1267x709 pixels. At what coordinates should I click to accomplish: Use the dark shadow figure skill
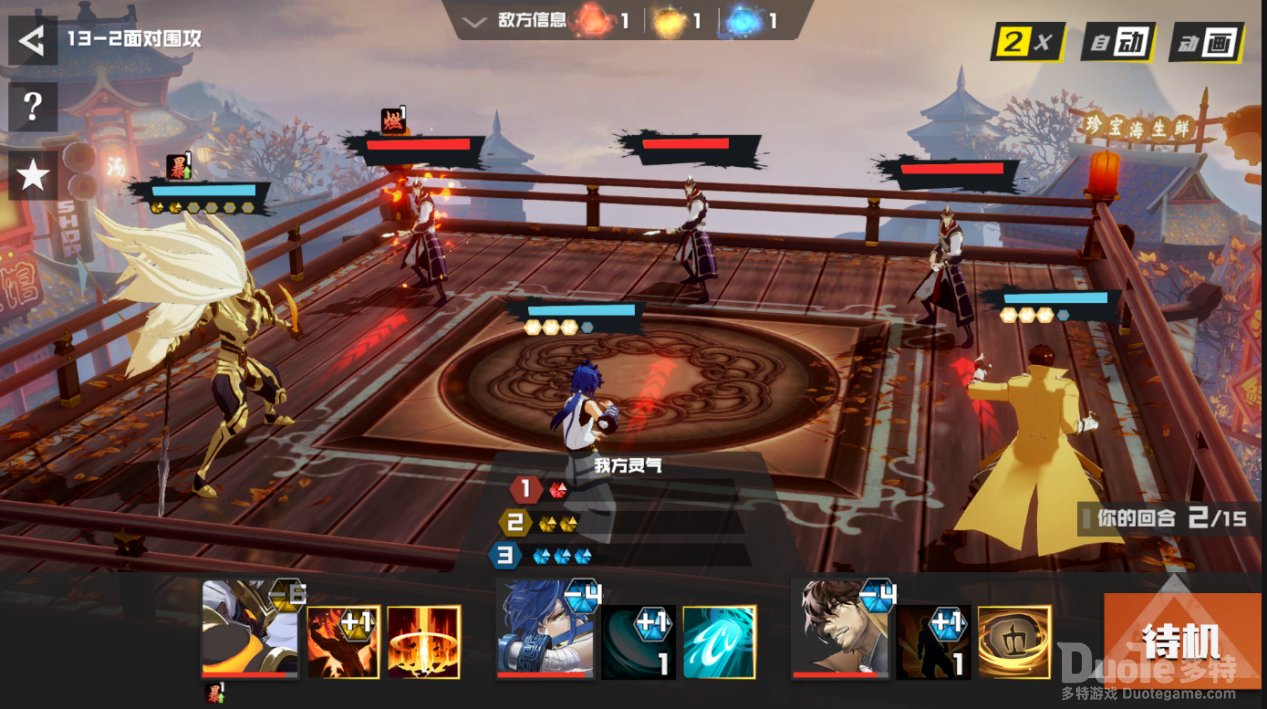coord(933,642)
